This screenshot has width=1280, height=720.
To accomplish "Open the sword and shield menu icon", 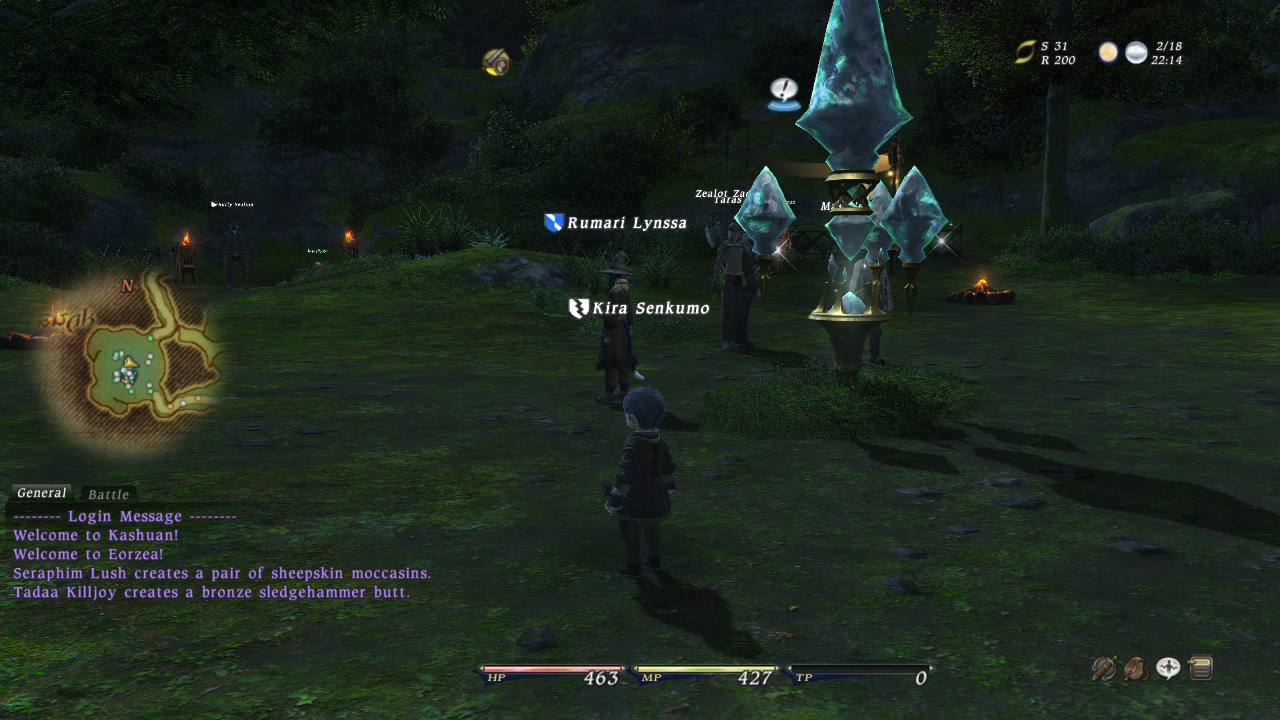I will coord(1104,668).
